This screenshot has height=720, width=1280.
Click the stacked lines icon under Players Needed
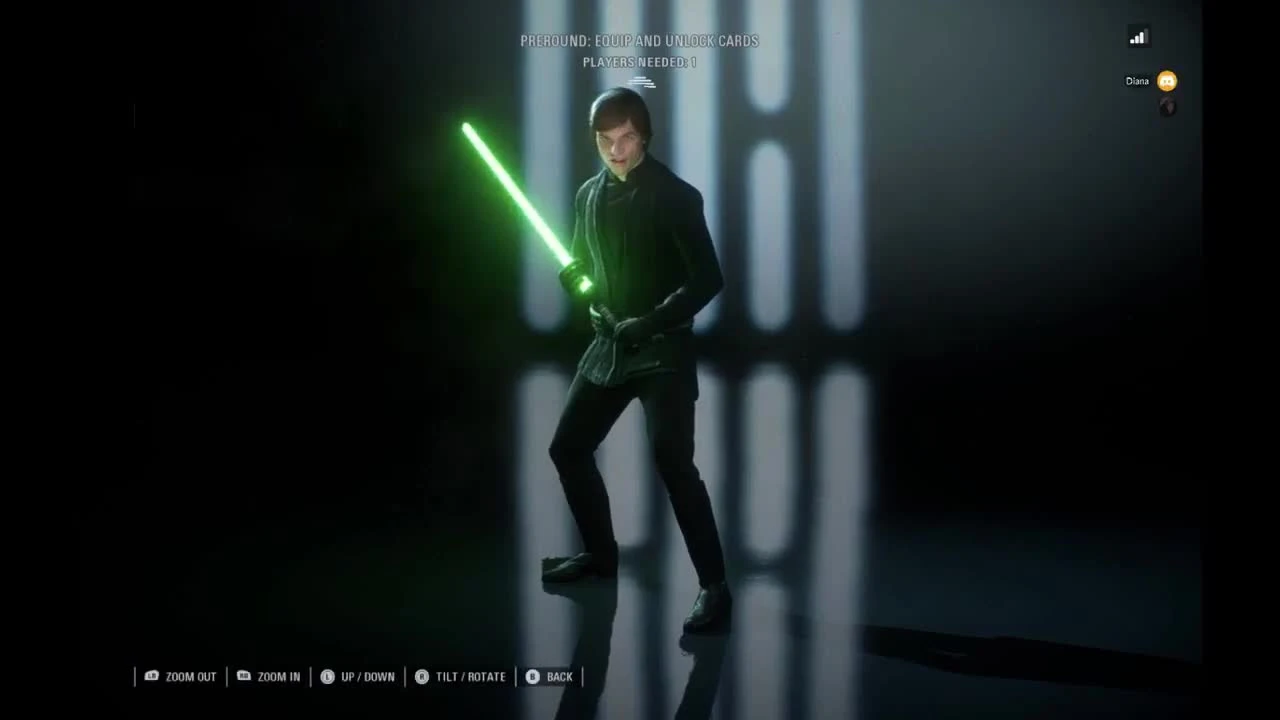(x=643, y=84)
